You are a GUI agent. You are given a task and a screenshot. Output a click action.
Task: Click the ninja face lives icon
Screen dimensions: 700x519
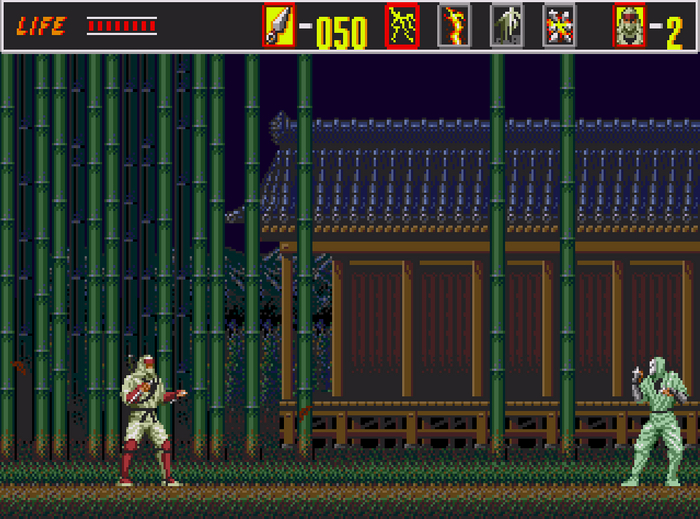[629, 26]
